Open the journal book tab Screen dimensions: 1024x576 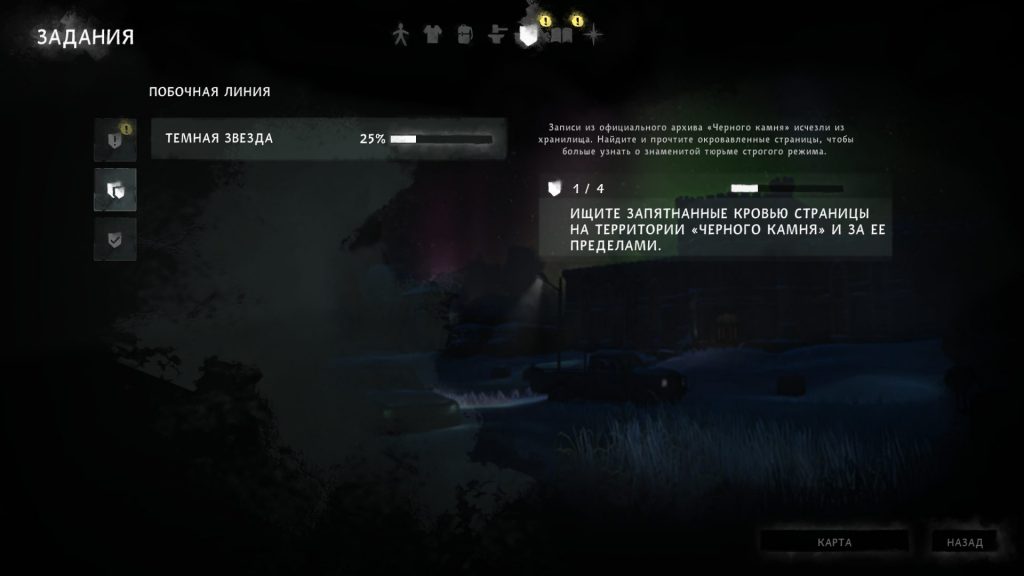561,36
